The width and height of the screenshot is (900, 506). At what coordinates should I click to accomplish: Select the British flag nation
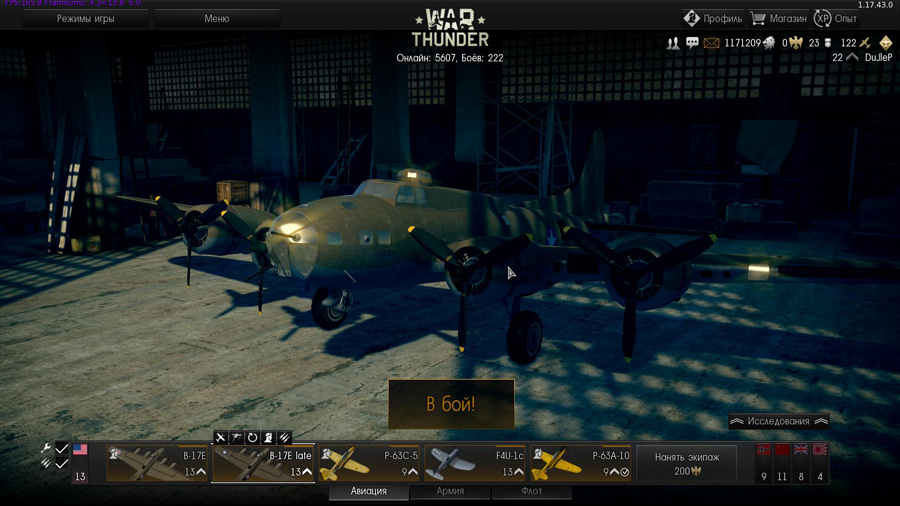801,452
